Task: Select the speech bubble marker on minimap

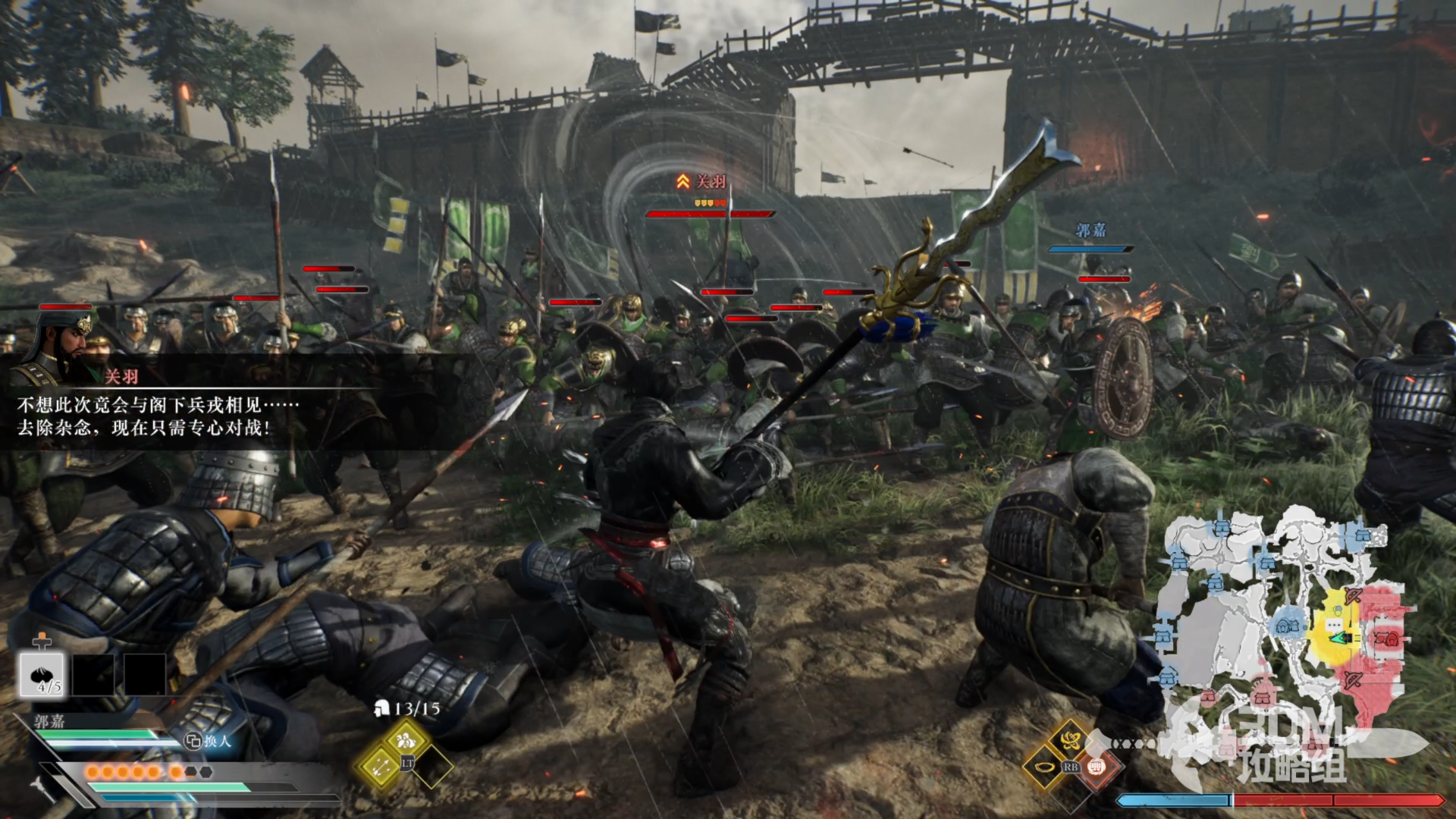Action: click(x=1333, y=624)
